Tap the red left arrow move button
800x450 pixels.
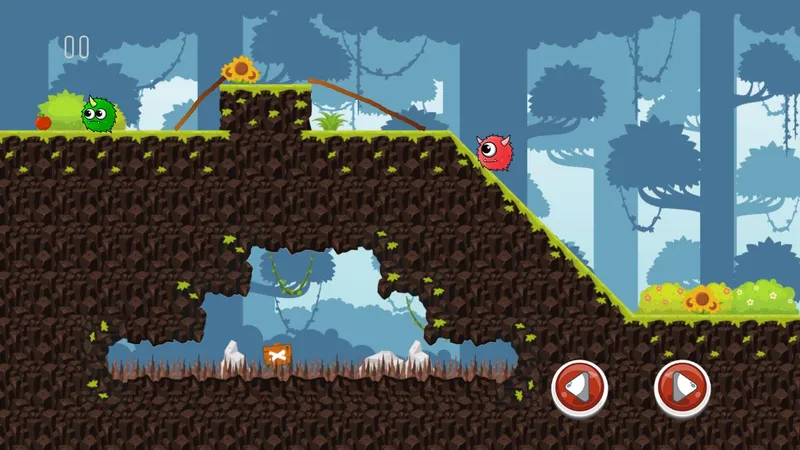point(579,387)
